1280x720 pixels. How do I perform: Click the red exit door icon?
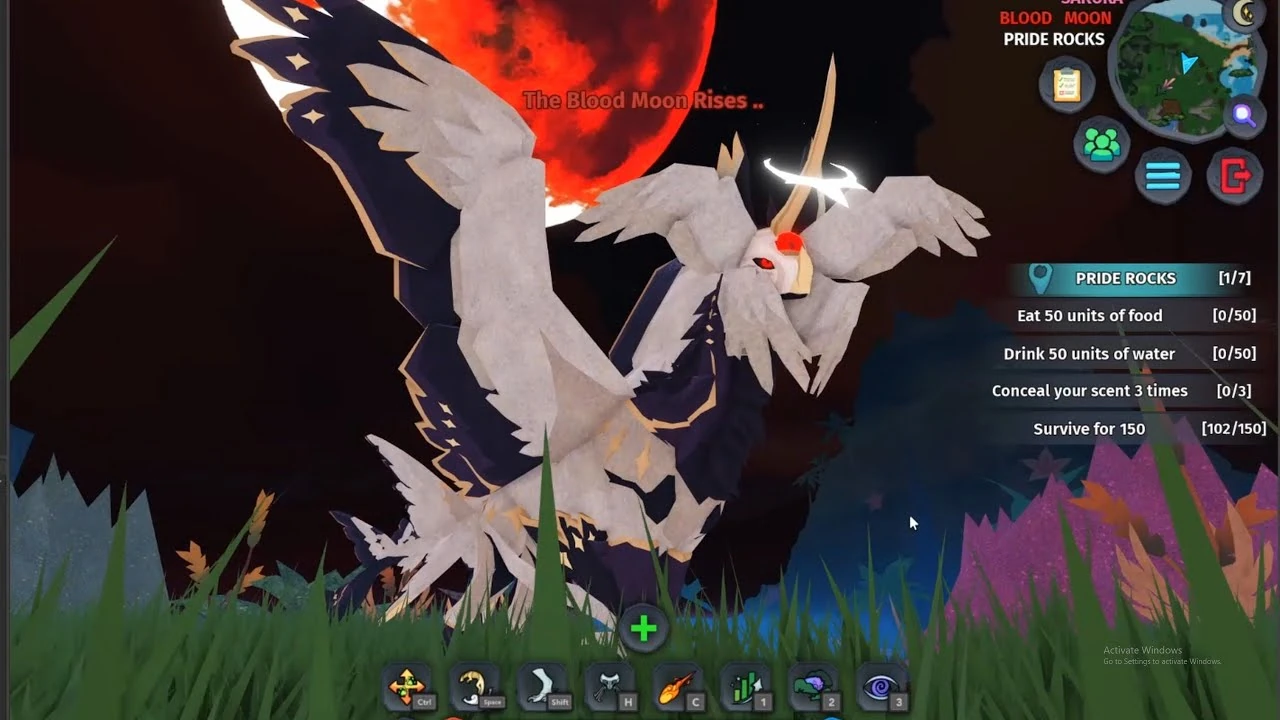pos(1237,174)
